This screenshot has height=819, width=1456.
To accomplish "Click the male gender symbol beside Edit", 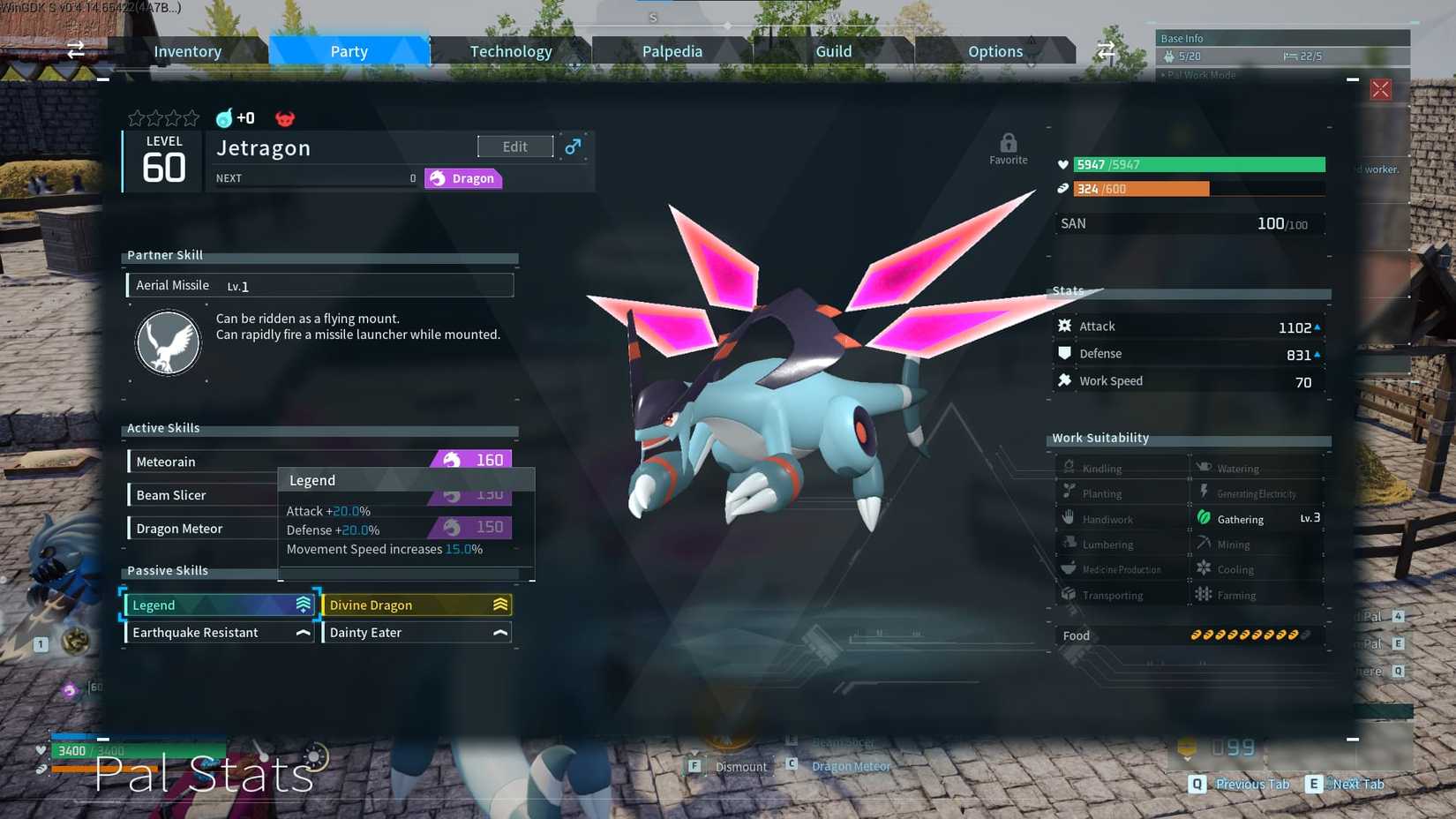I will click(x=574, y=147).
